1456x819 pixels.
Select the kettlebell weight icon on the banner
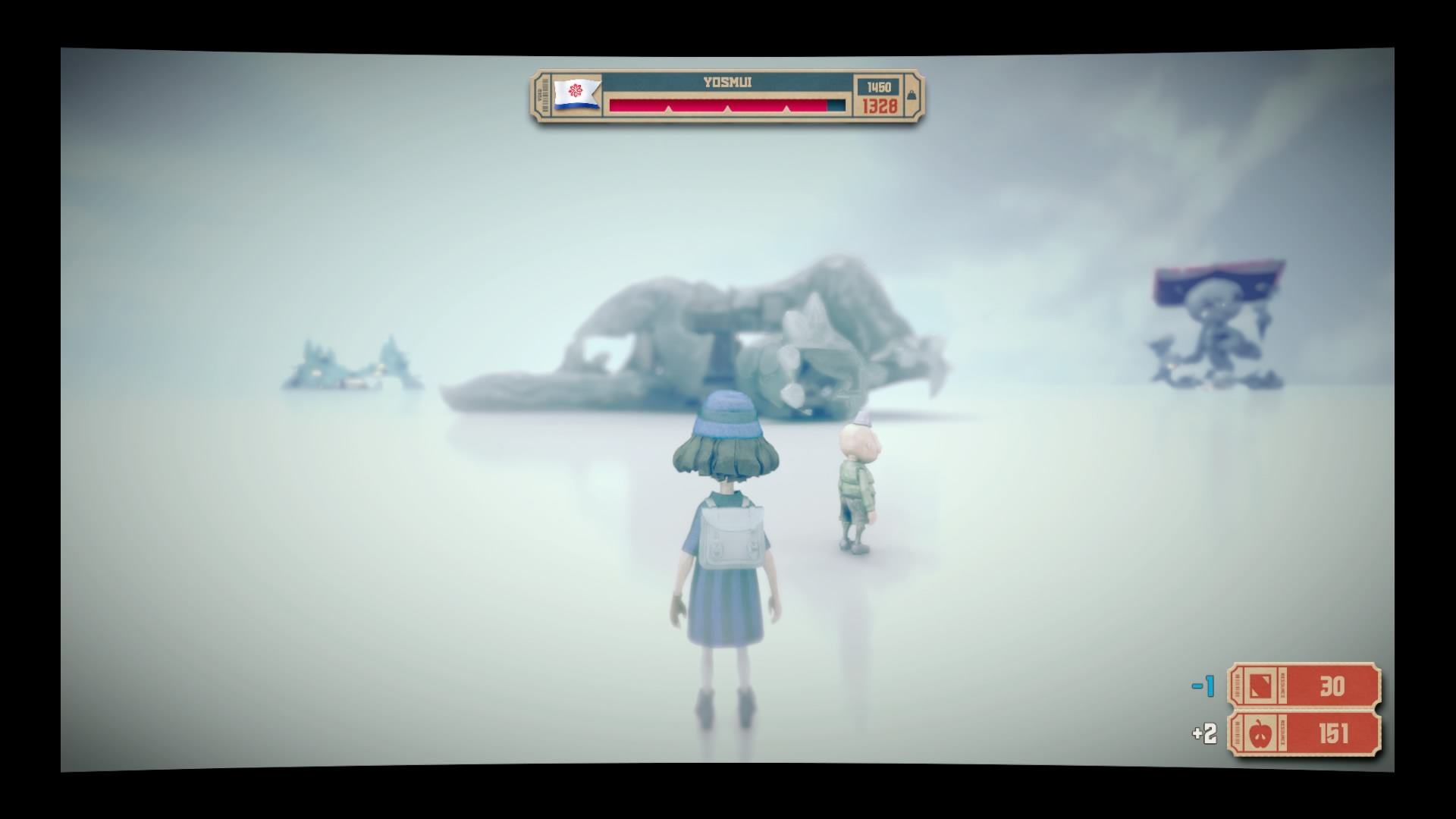pyautogui.click(x=912, y=96)
